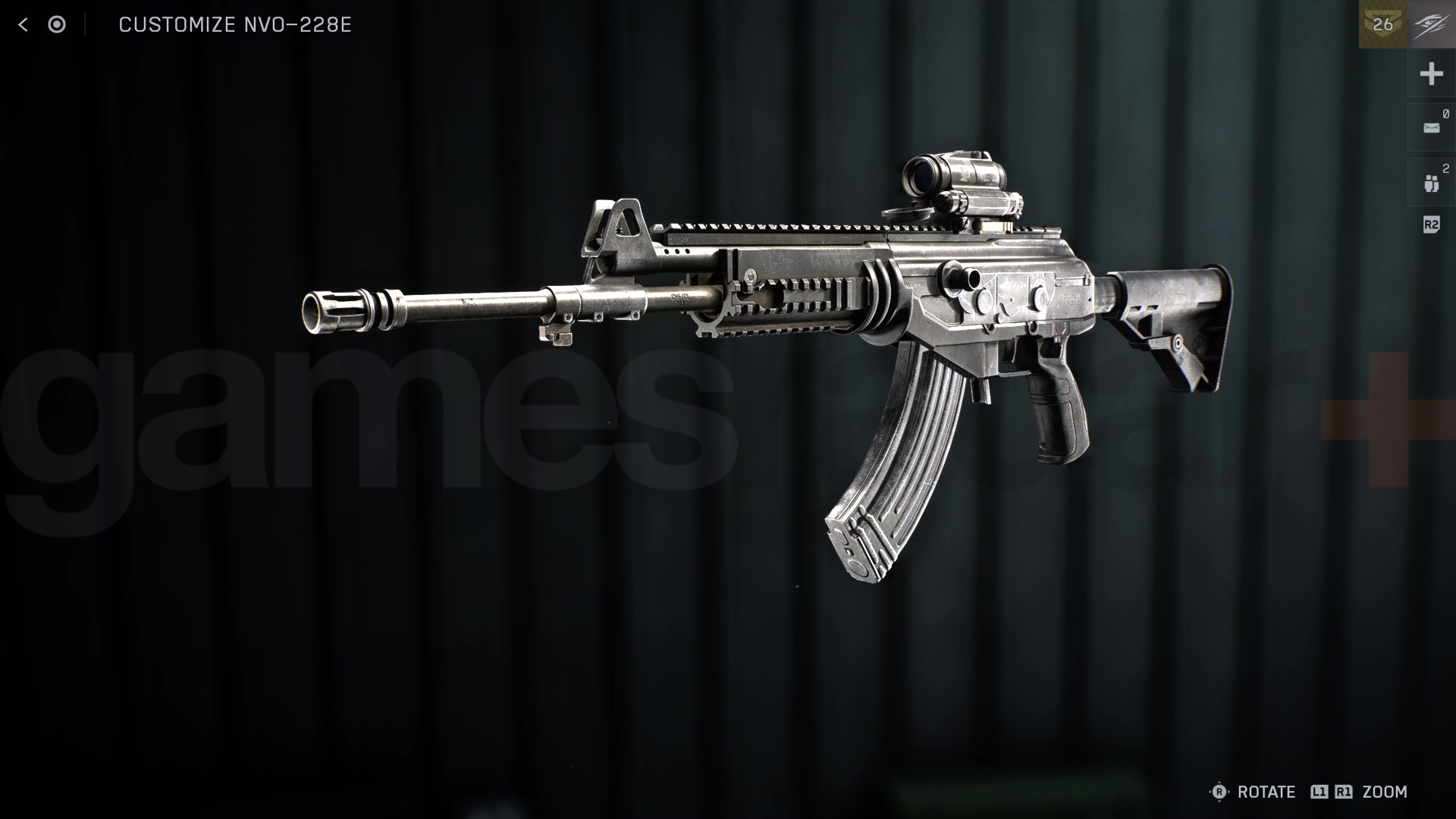Click the back arrow to exit customization
Viewport: 1456px width, 819px height.
point(23,24)
